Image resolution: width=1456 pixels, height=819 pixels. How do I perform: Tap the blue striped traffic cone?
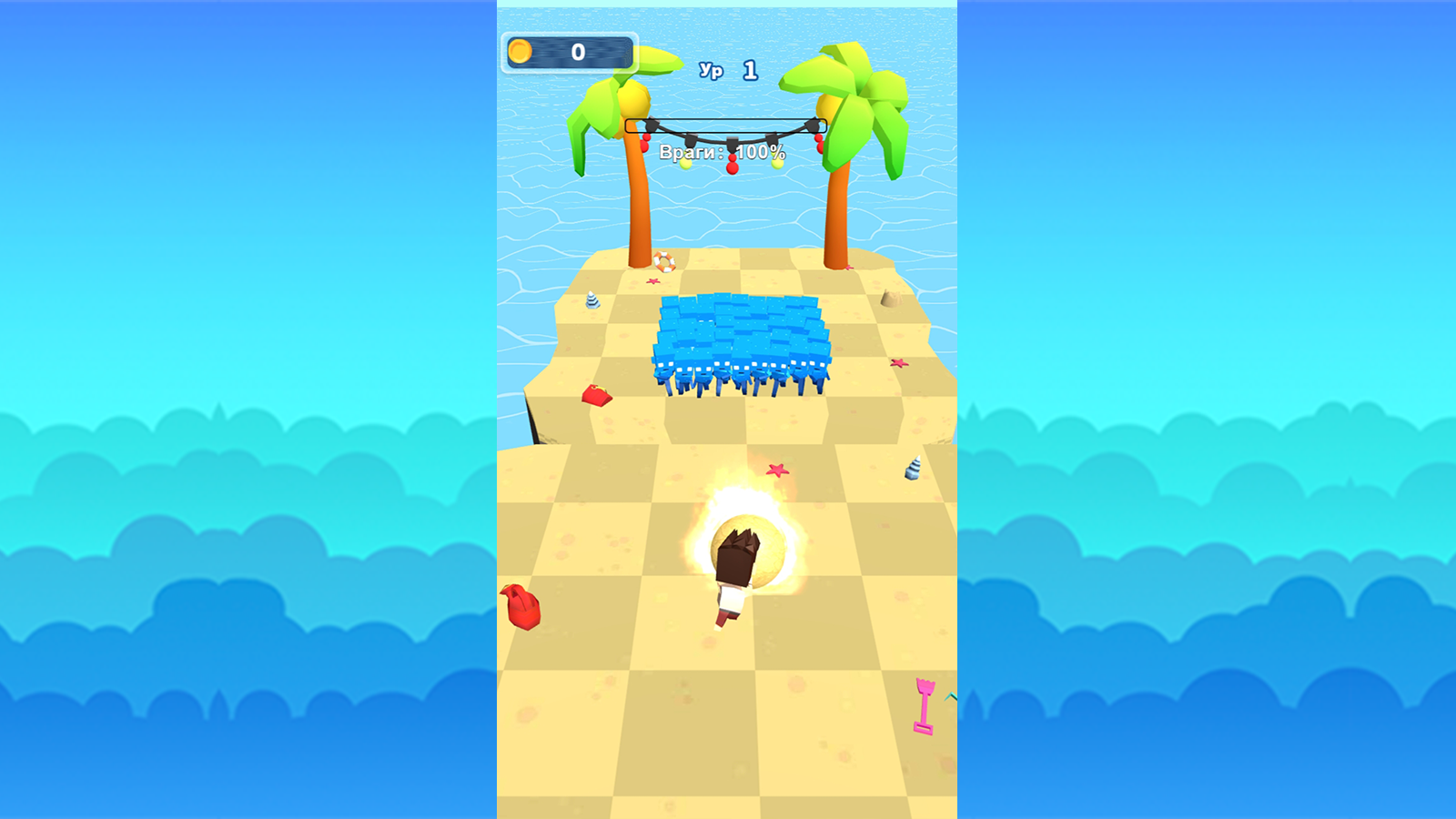tap(592, 301)
